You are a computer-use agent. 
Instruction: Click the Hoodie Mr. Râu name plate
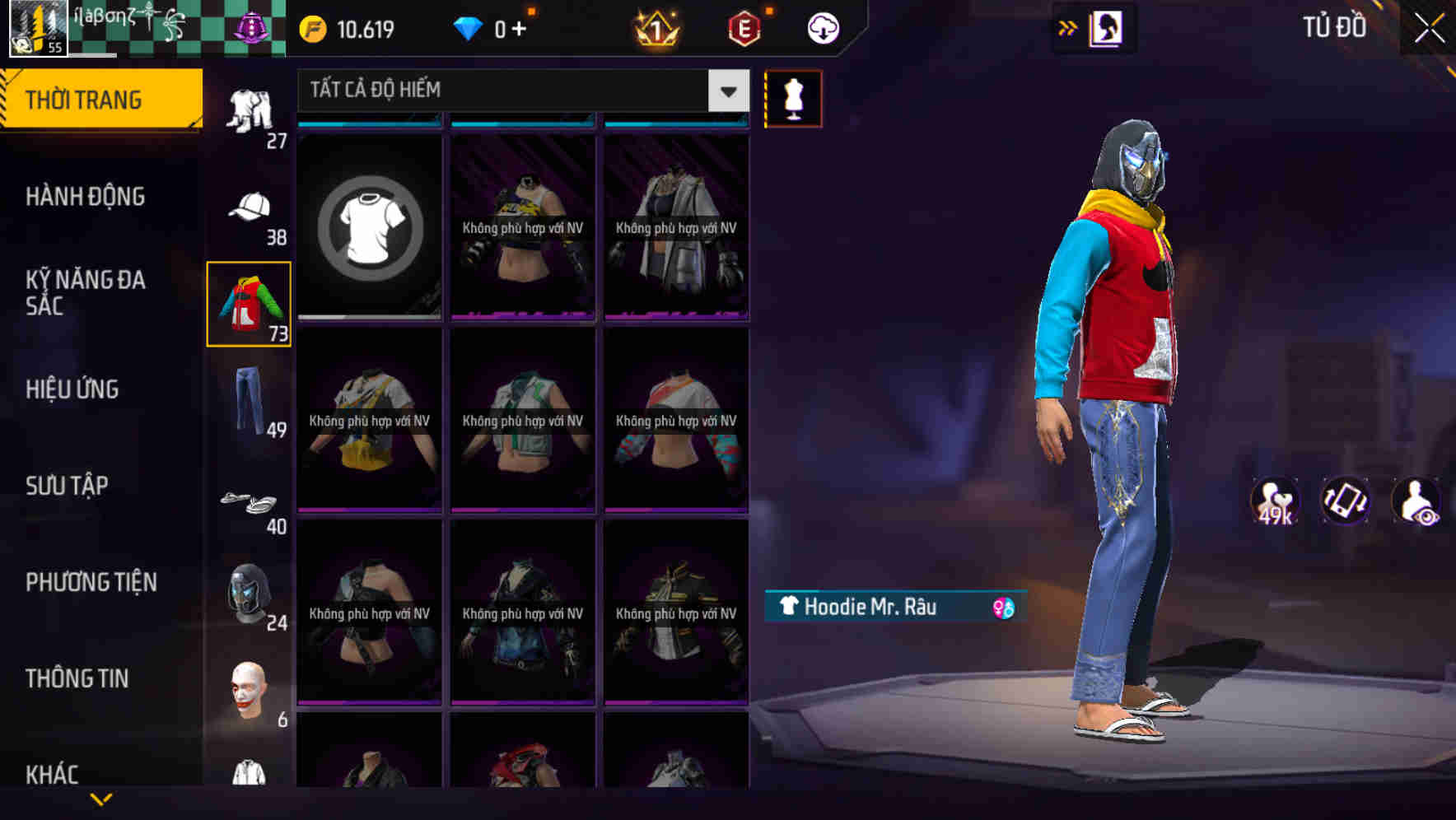[873, 606]
